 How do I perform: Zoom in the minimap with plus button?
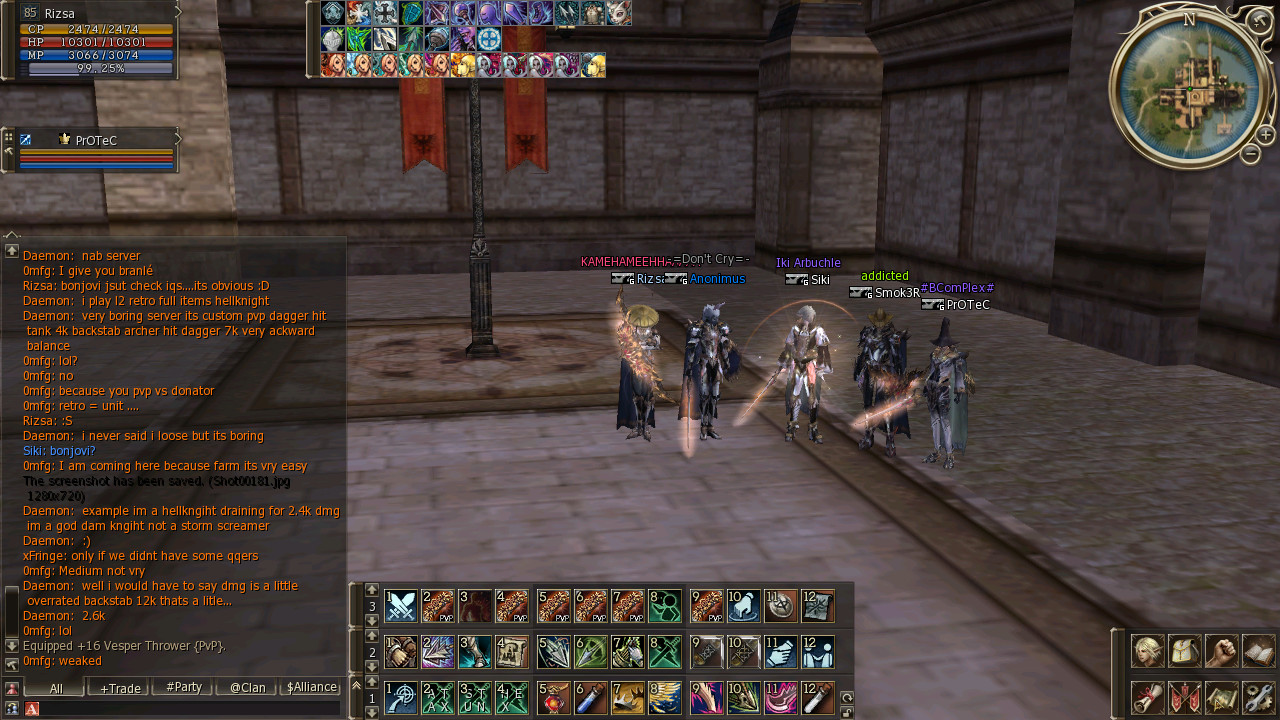[1265, 135]
